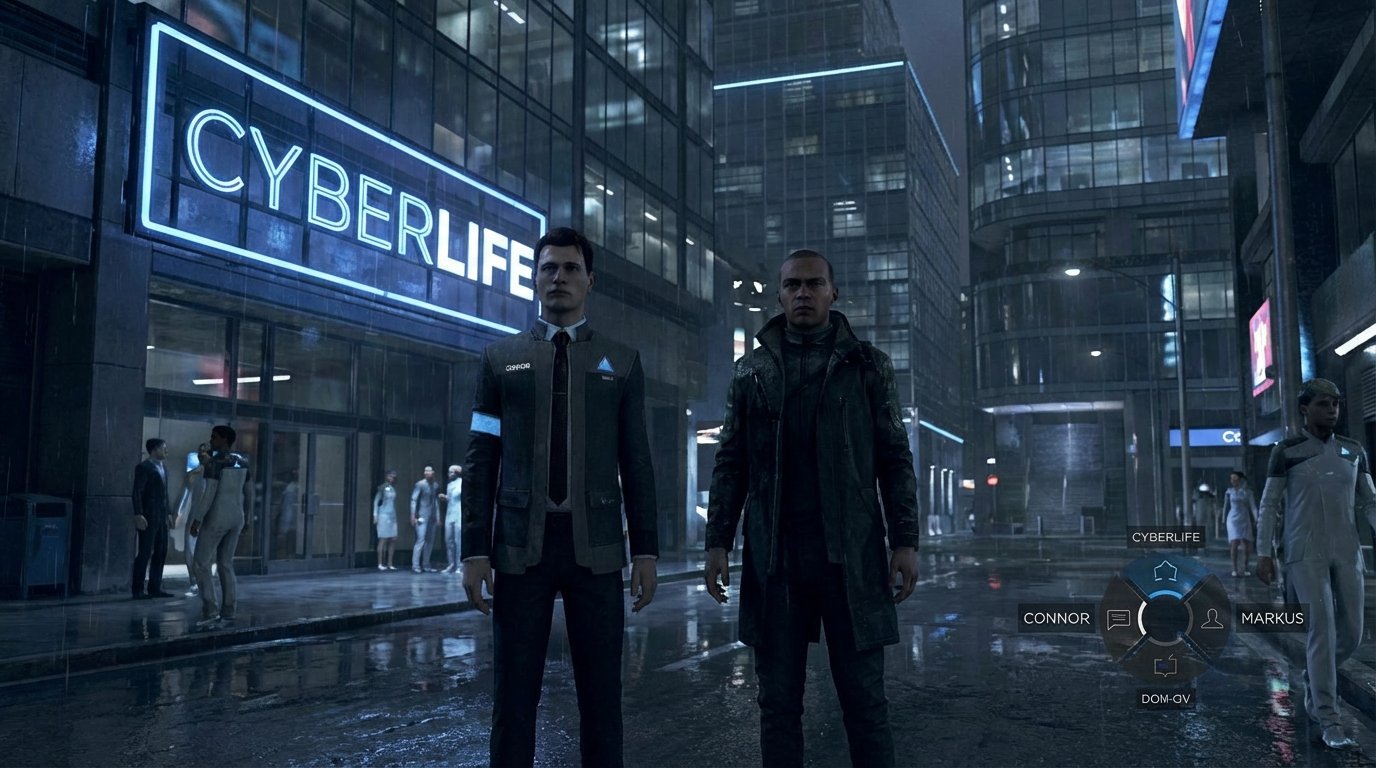Screen dimensions: 1376x768
Task: Choose CYBERLIFE at the top of the wheel
Action: click(x=1164, y=537)
